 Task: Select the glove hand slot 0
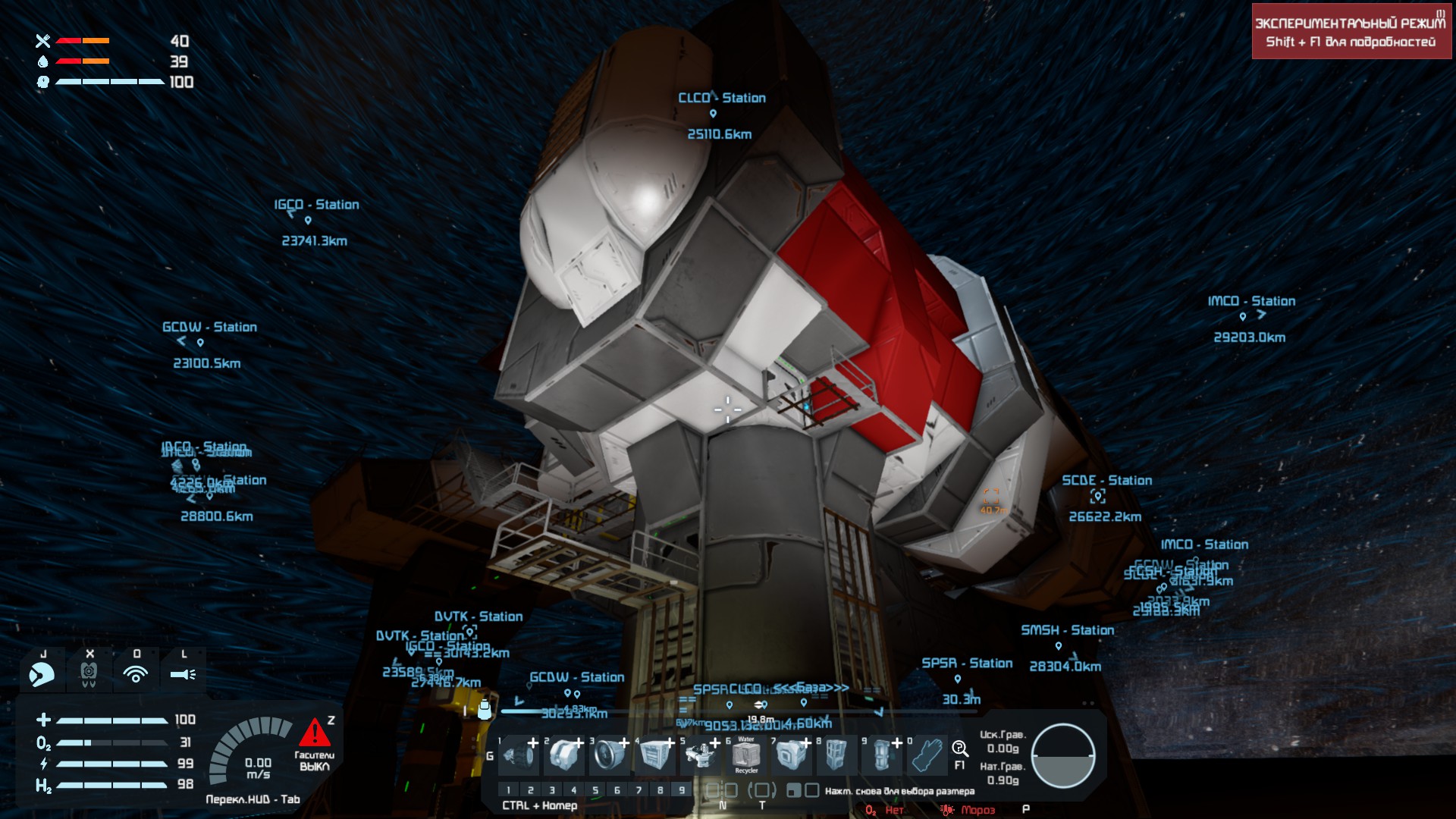point(927,755)
